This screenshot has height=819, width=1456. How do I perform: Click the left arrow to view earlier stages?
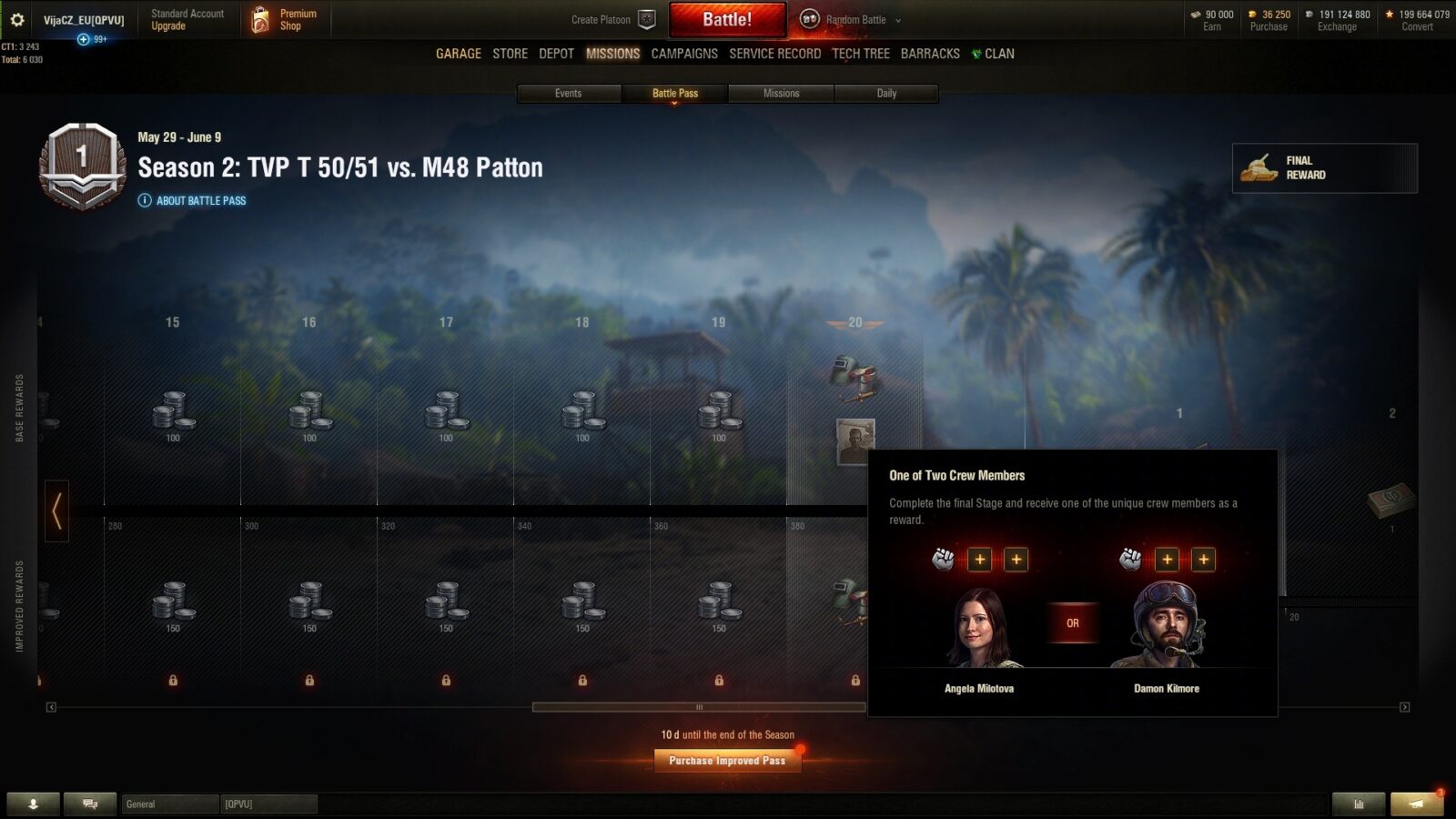point(56,511)
